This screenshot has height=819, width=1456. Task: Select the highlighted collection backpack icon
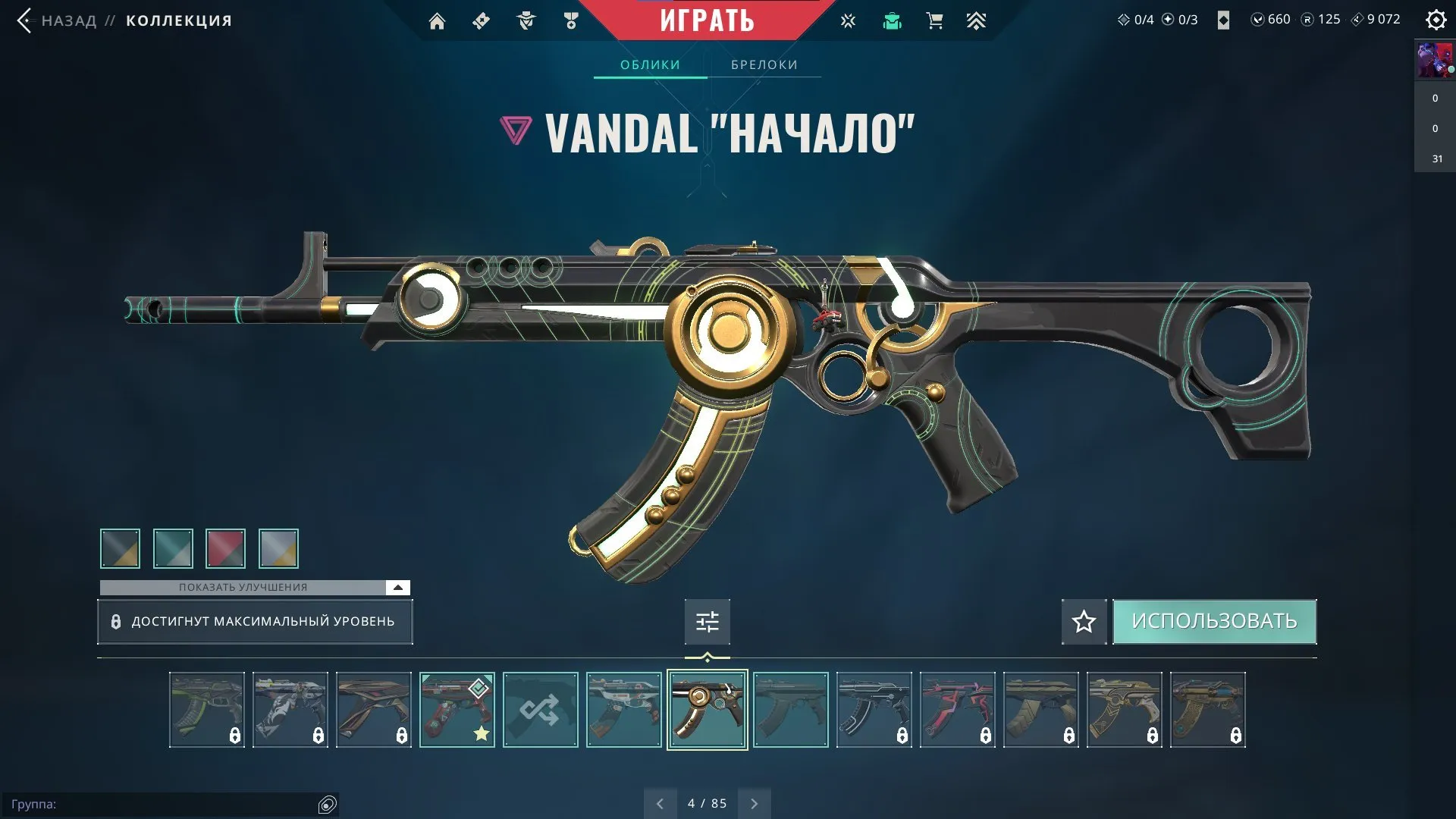(x=892, y=21)
